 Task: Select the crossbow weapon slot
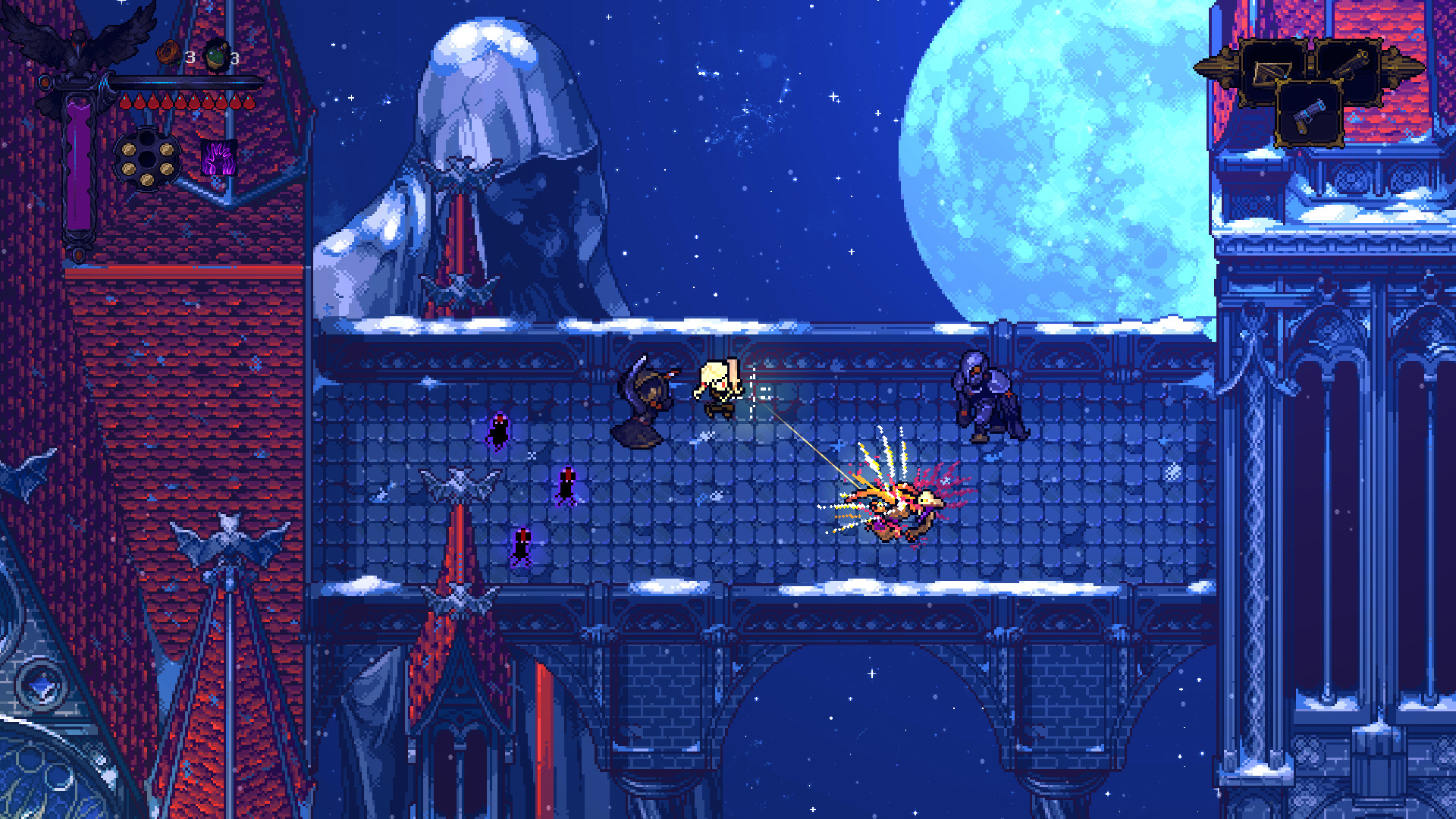coord(1272,70)
